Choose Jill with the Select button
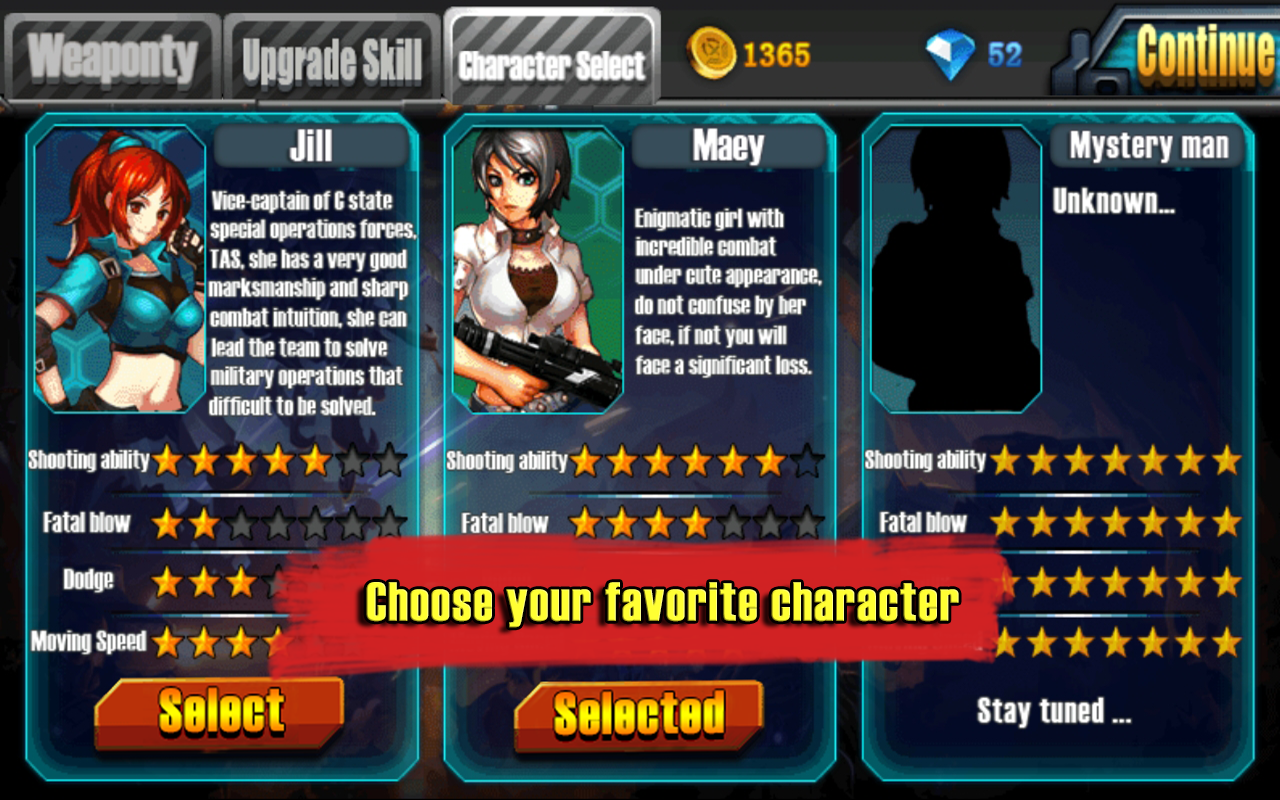 click(x=220, y=712)
